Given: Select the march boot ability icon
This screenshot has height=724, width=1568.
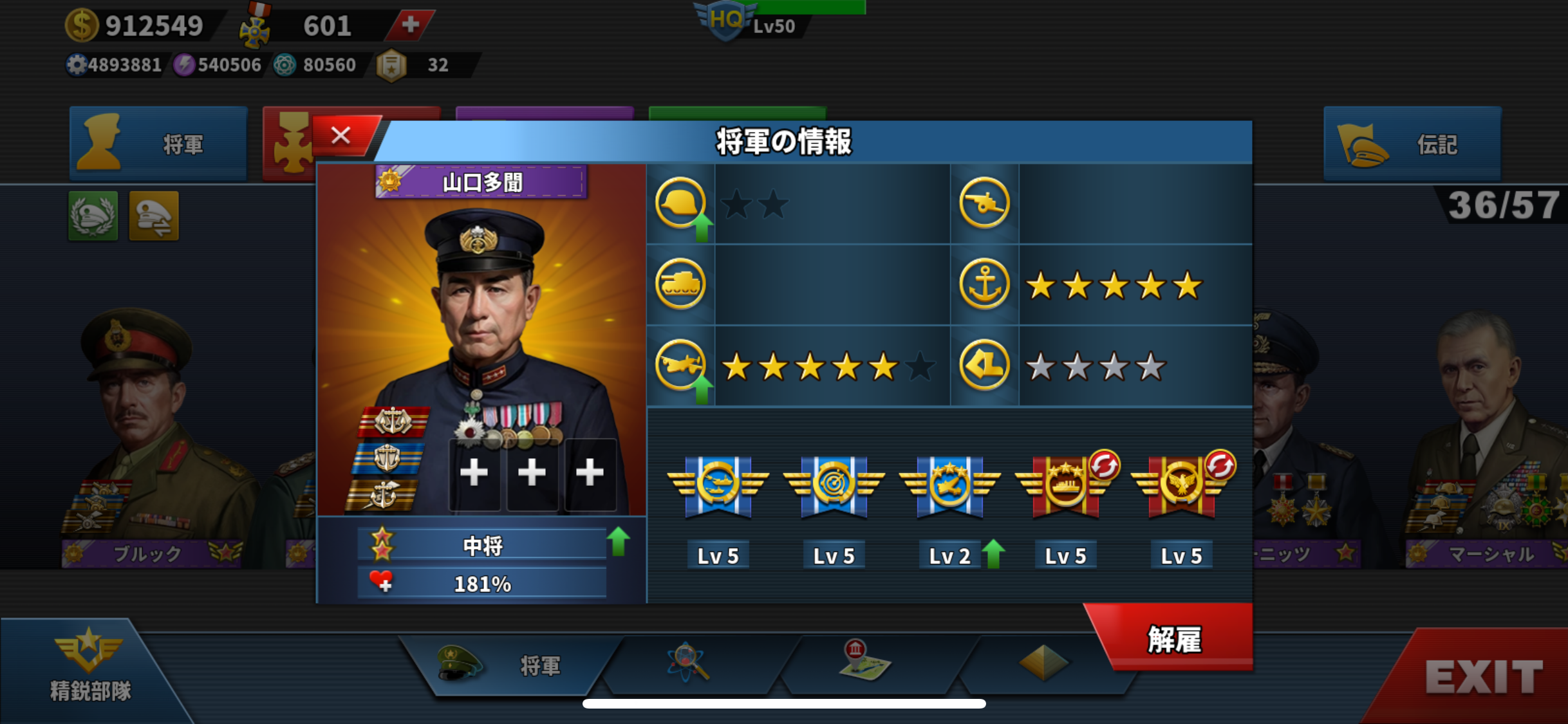Looking at the screenshot, I should pyautogui.click(x=984, y=366).
